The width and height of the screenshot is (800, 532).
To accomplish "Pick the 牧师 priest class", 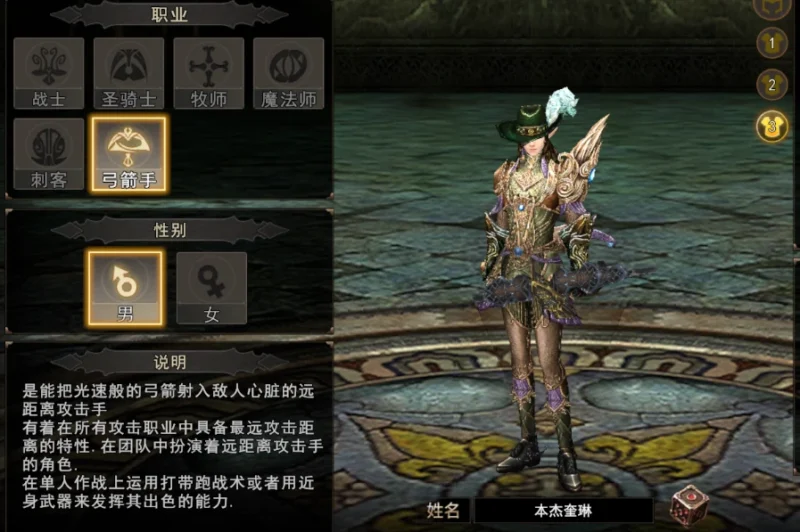I will coord(209,73).
